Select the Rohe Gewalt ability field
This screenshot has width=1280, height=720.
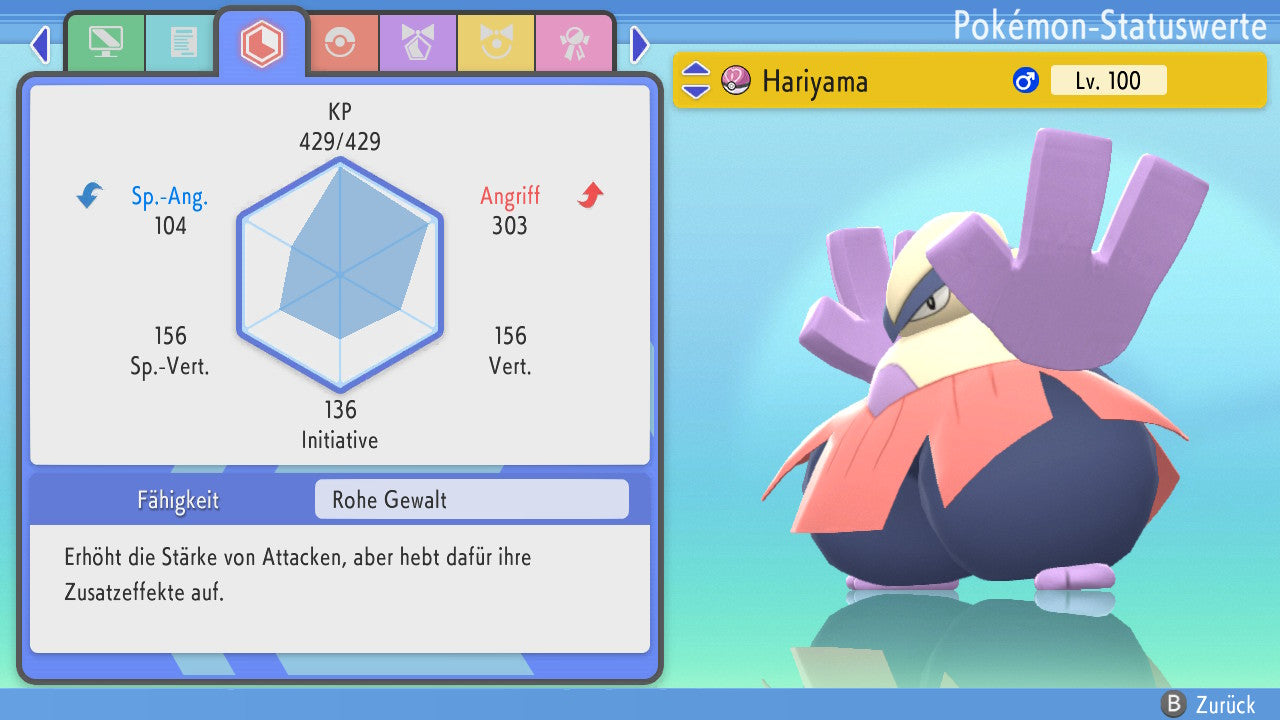tap(471, 499)
